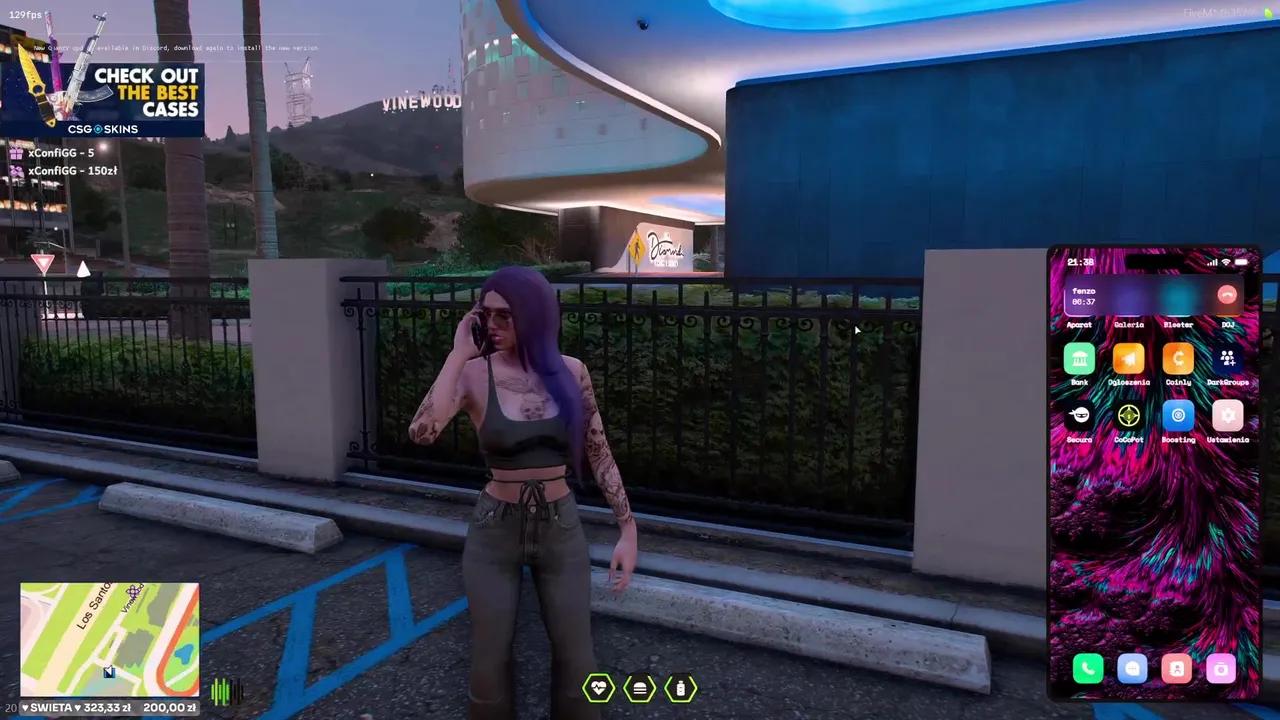Open the DarkGroups app
Screen dimensions: 1280x720
1228,358
